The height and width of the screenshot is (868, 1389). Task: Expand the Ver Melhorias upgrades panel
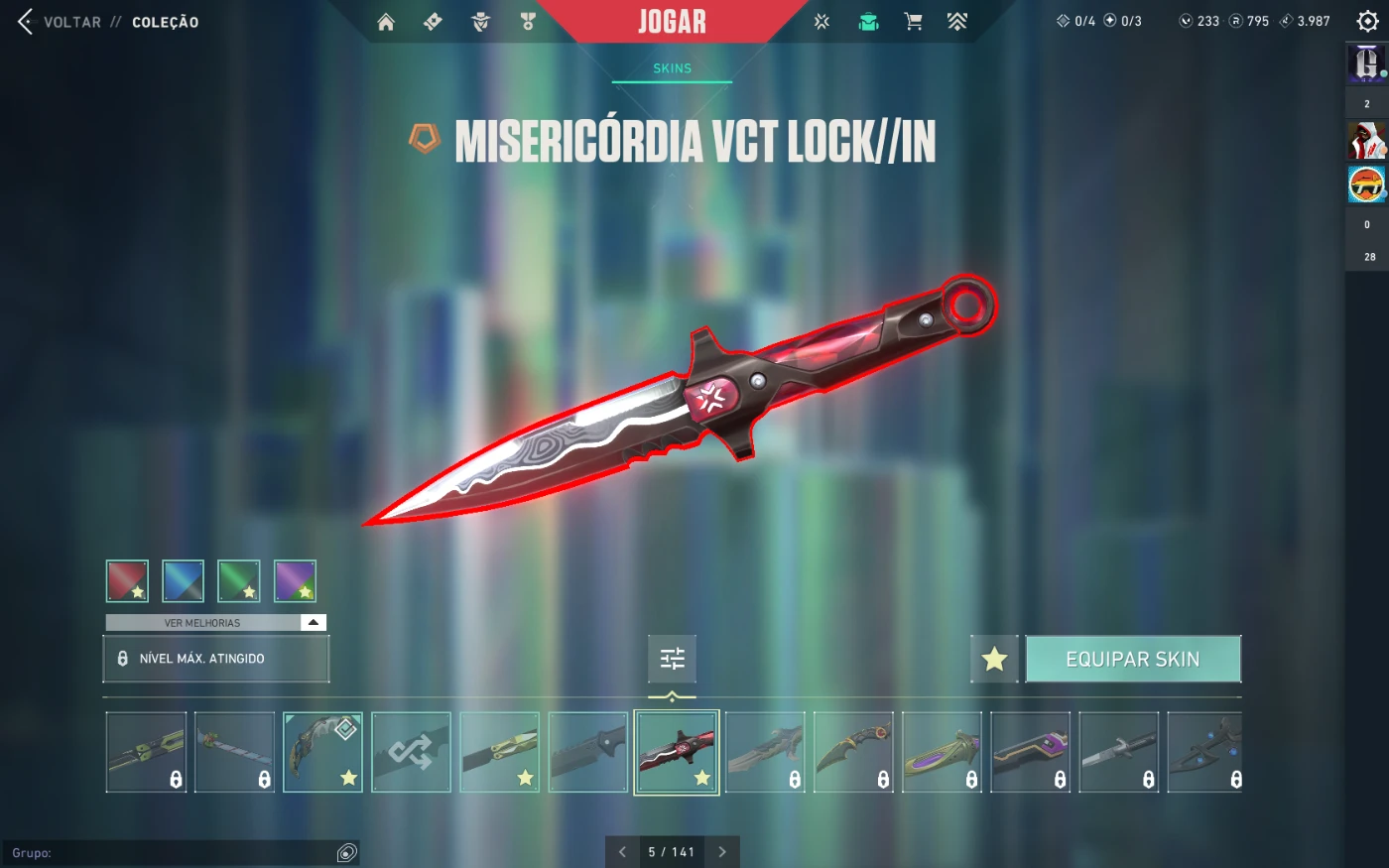pos(314,623)
